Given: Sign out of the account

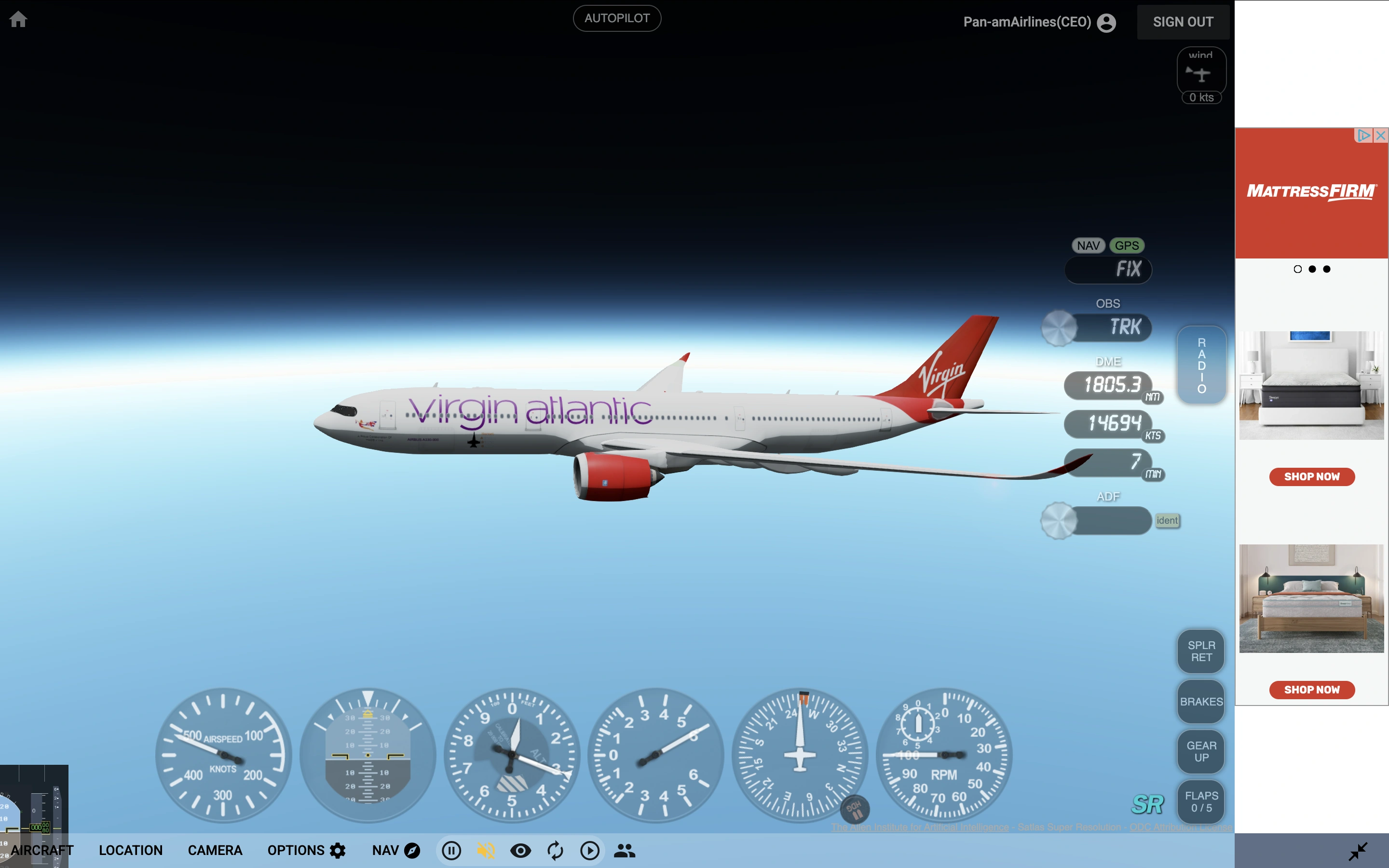Looking at the screenshot, I should tap(1183, 22).
